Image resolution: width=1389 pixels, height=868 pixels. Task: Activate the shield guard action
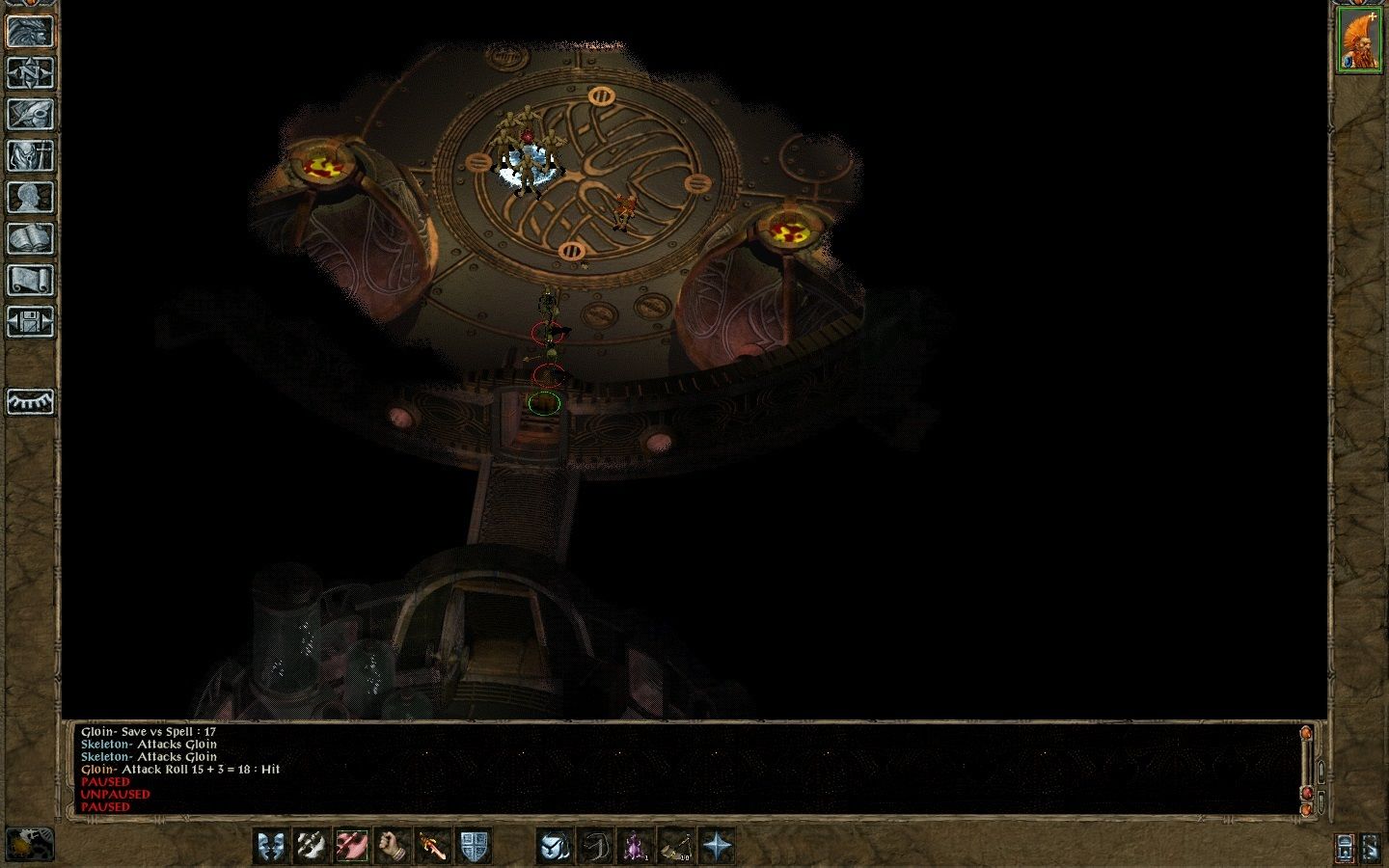coord(474,846)
